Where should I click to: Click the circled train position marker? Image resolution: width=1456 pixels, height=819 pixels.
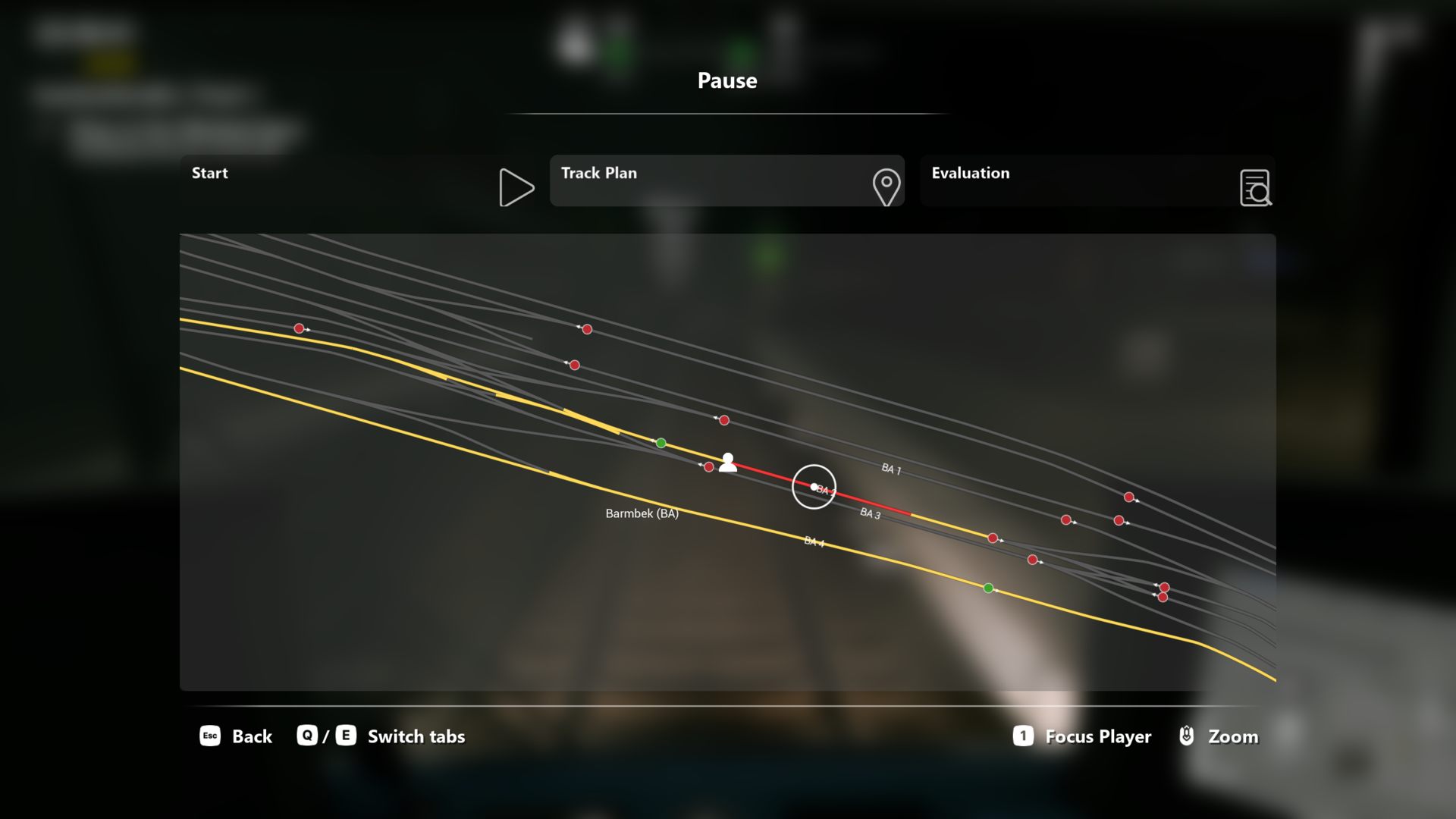814,487
